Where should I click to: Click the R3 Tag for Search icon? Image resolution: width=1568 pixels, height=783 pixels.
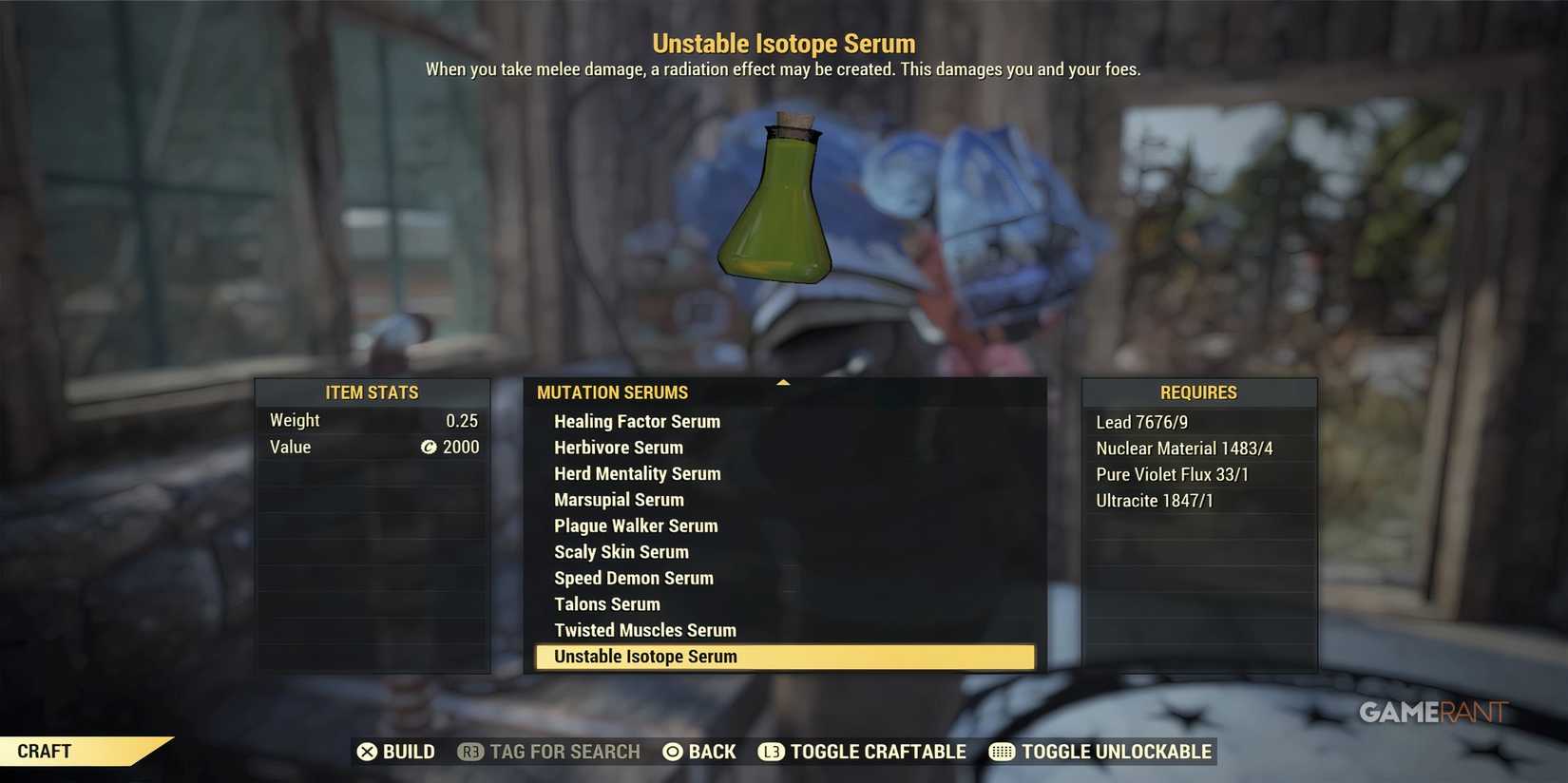[x=470, y=752]
